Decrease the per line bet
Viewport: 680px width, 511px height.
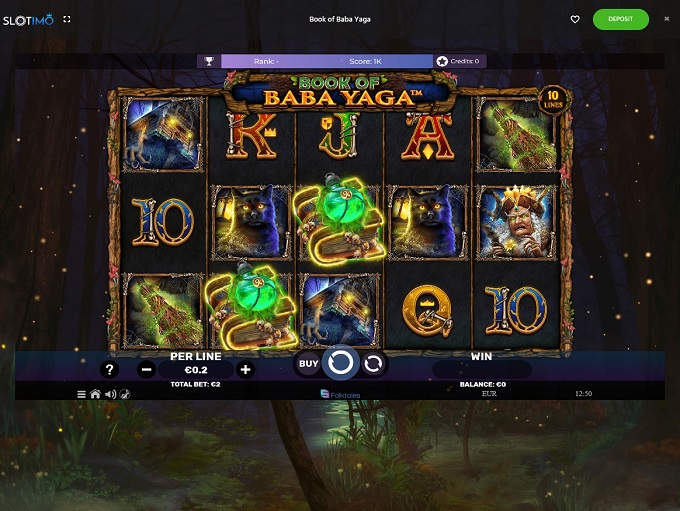tap(147, 369)
